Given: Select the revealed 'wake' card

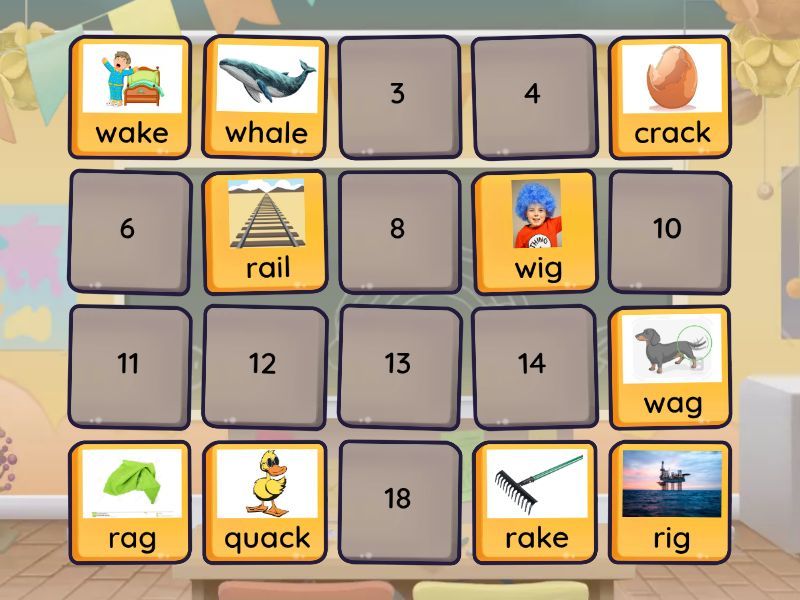Looking at the screenshot, I should click(130, 97).
